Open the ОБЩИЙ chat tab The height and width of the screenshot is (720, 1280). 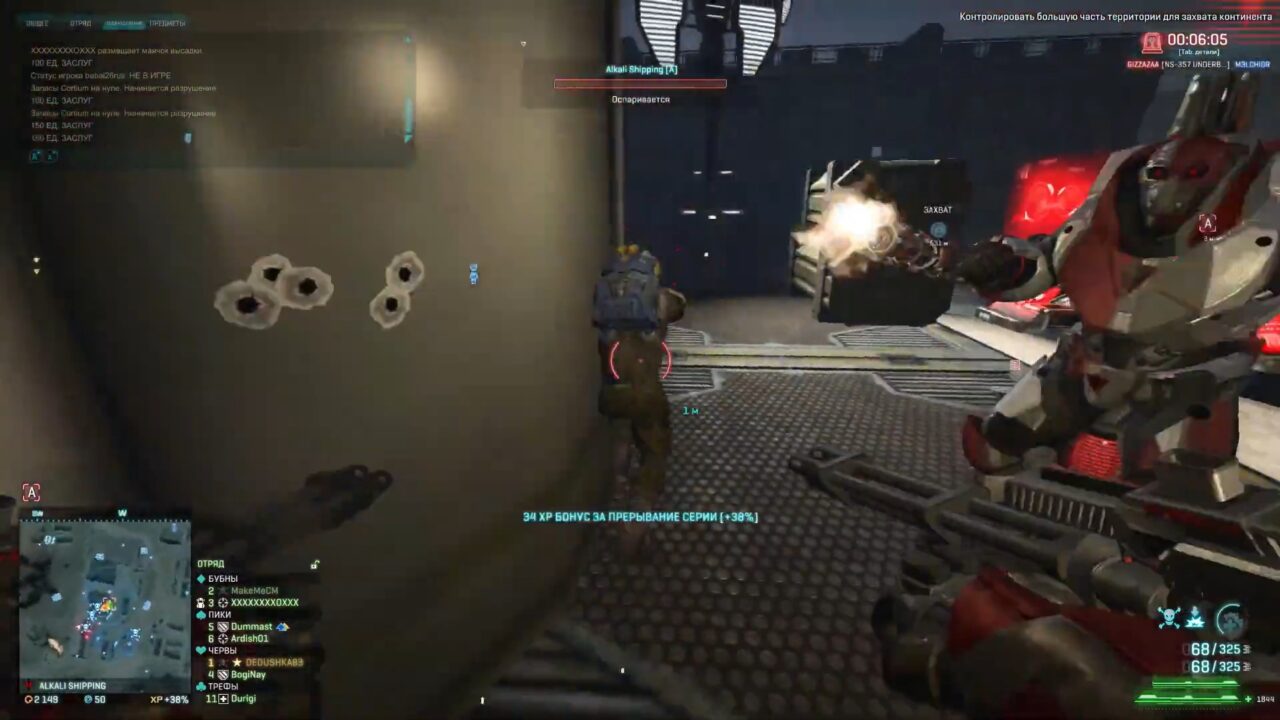38,23
